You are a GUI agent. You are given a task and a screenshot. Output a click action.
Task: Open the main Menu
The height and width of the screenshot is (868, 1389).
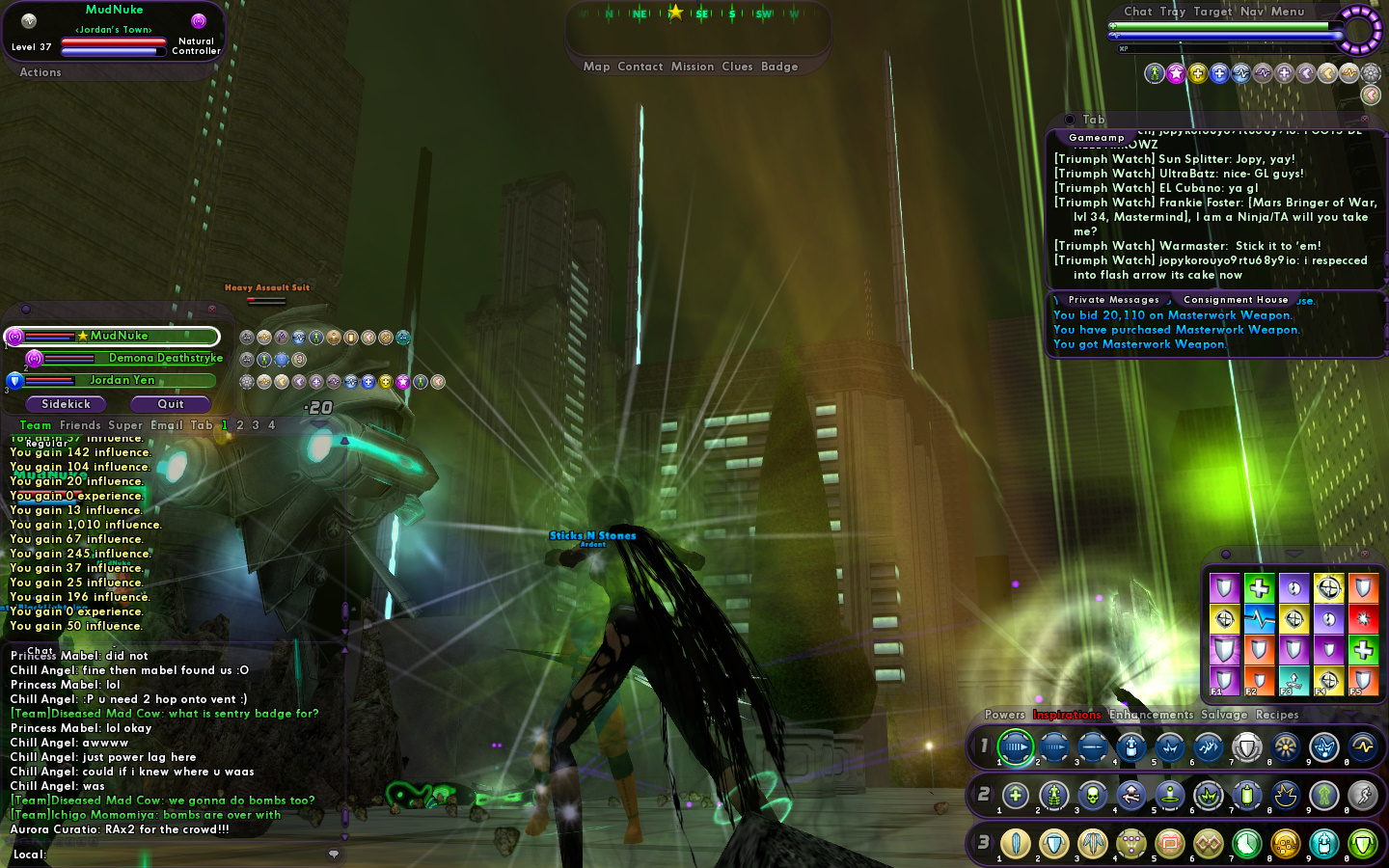pyautogui.click(x=1287, y=12)
